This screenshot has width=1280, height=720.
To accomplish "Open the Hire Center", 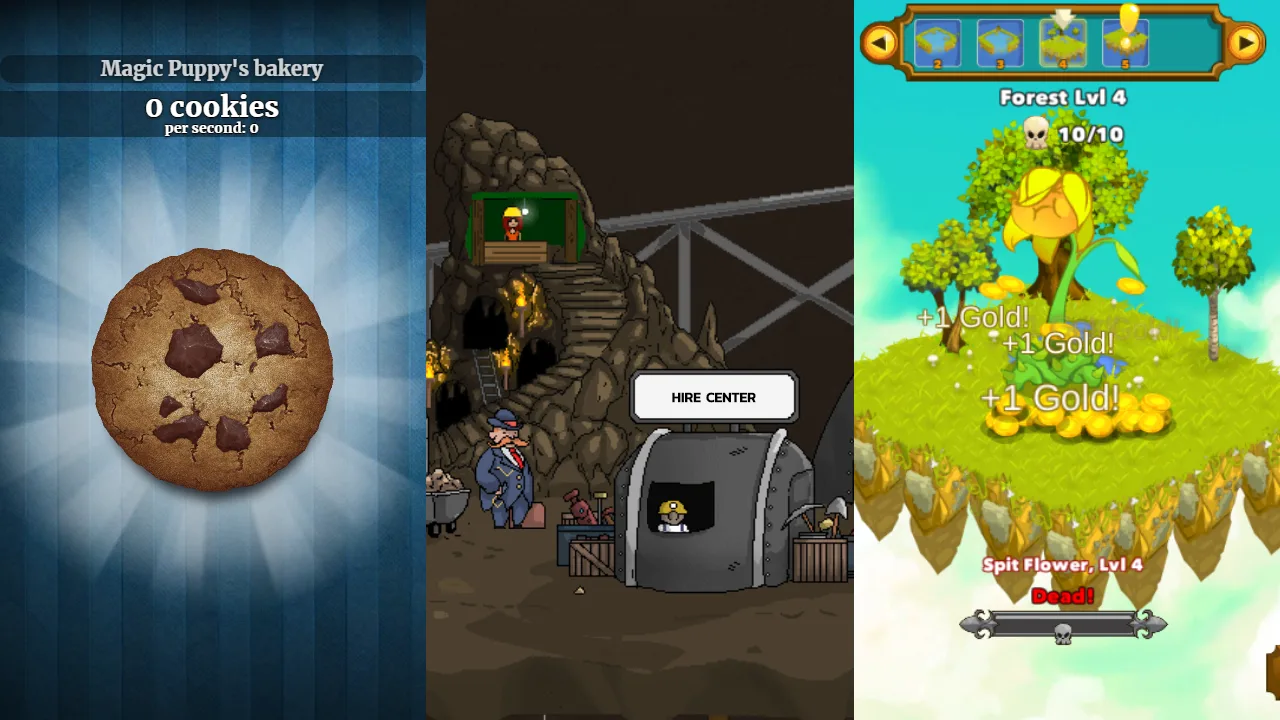I will [713, 397].
